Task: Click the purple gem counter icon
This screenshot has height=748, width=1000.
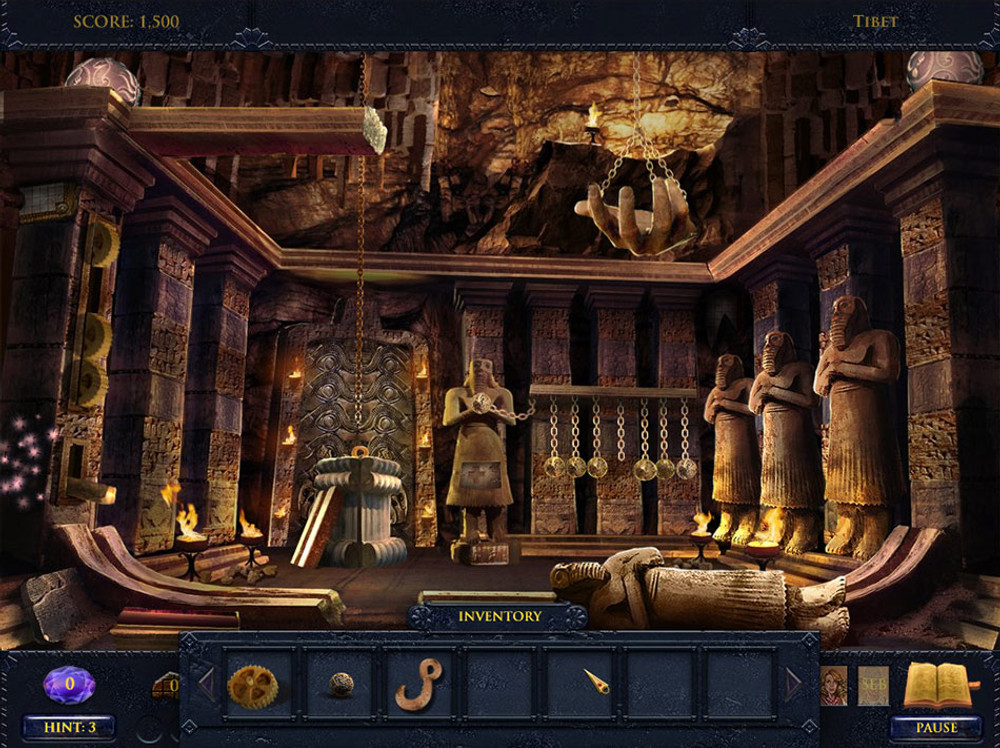Action: click(x=69, y=685)
